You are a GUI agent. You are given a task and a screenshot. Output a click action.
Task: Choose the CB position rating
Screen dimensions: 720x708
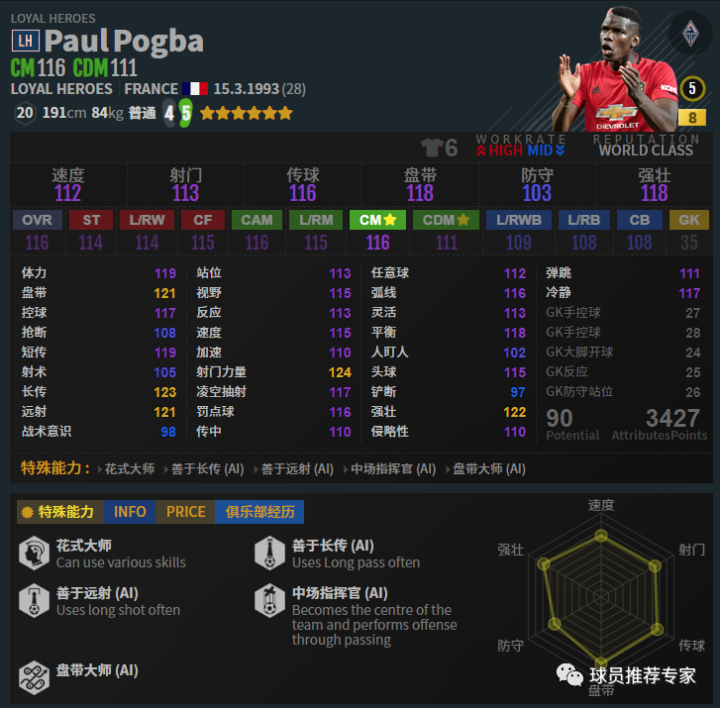point(639,220)
